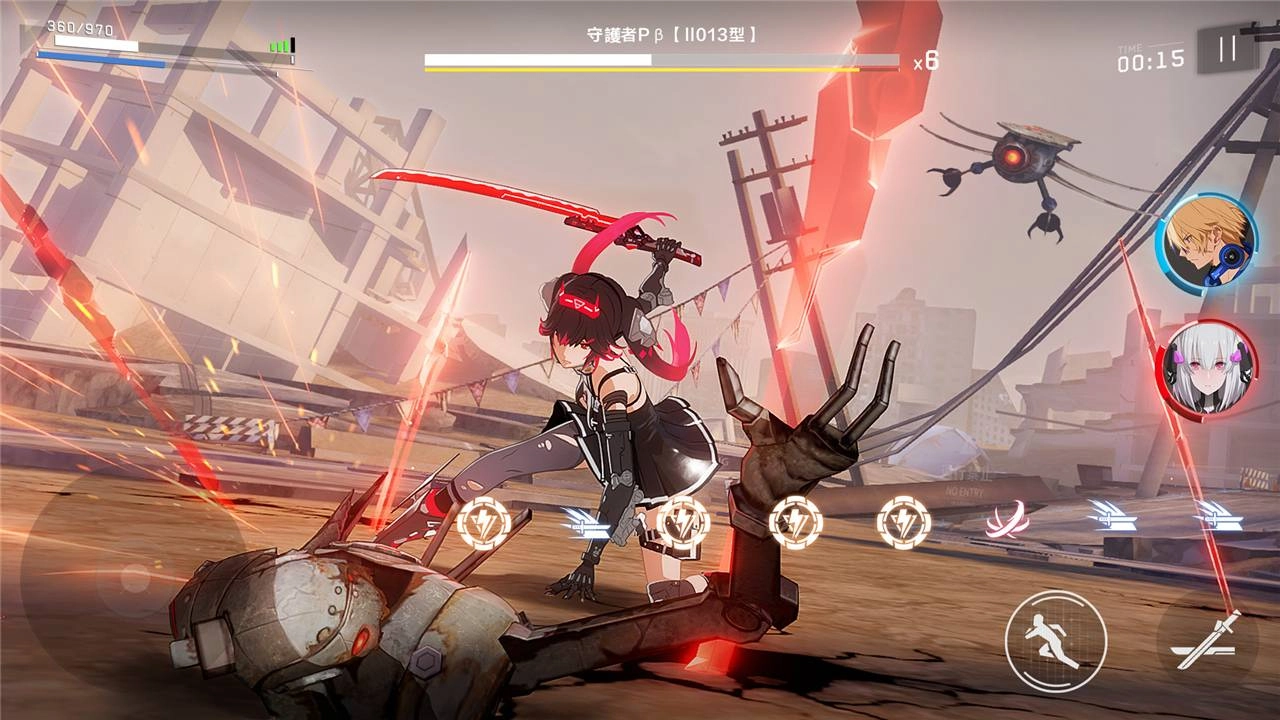Screen dimensions: 1280x720
Task: Activate the red slash skill orb
Action: (x=1008, y=520)
